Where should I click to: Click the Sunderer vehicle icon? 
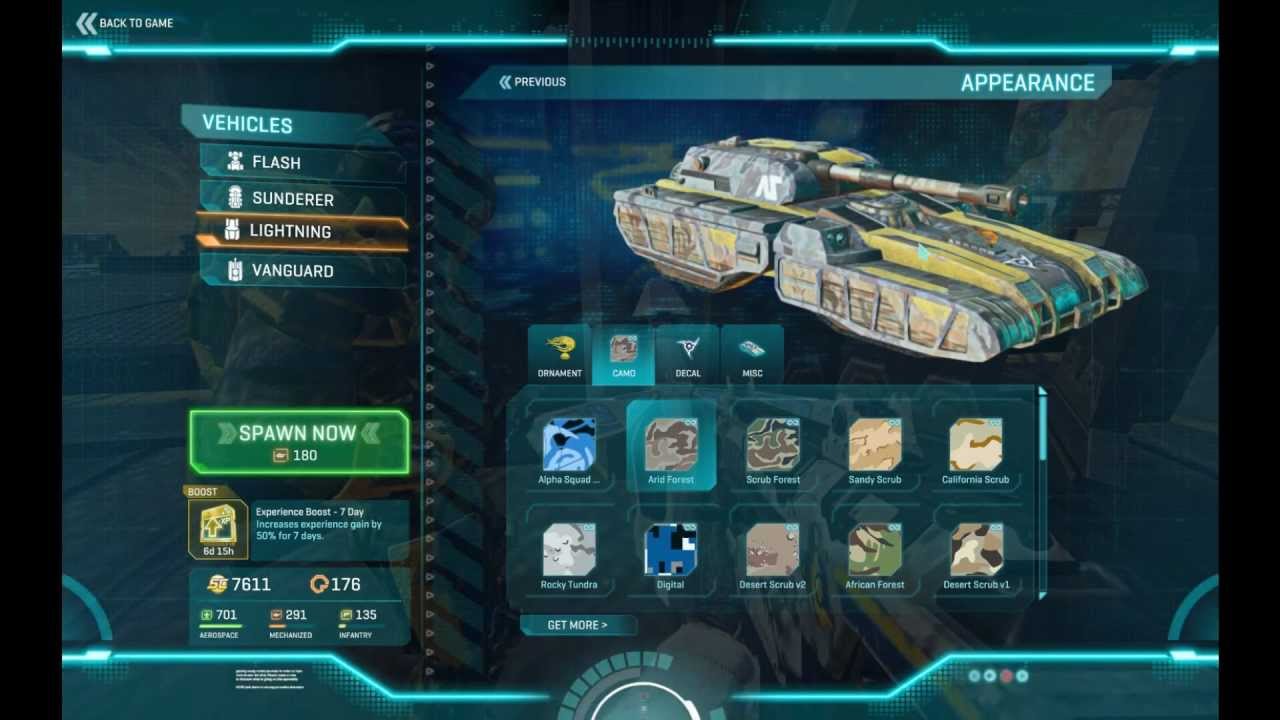click(236, 198)
